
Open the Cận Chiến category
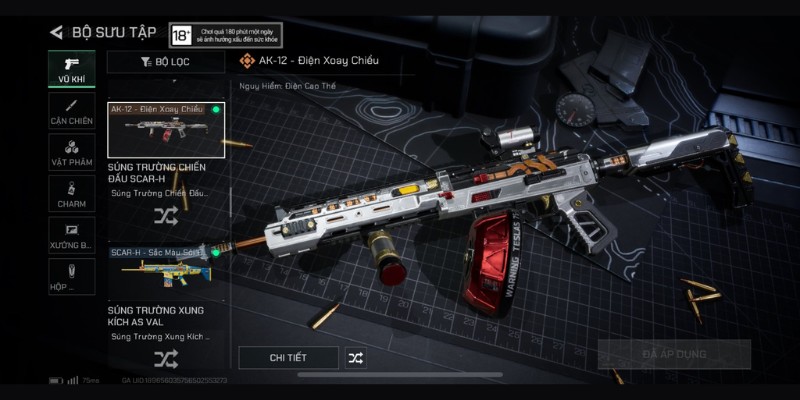(72, 111)
